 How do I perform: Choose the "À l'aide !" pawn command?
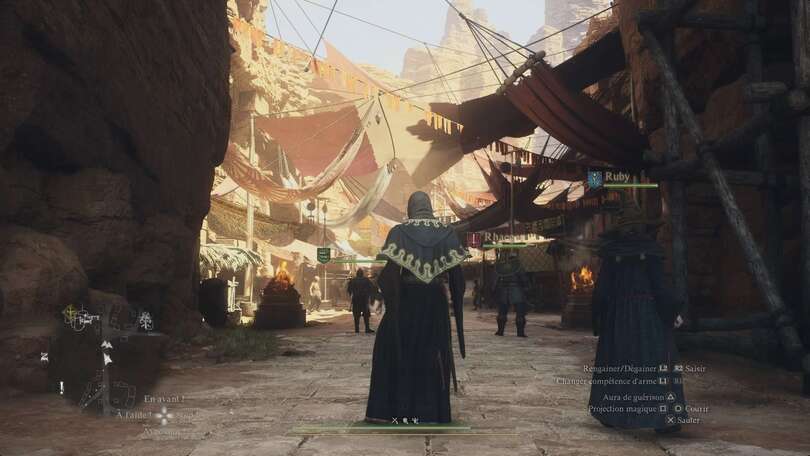(x=132, y=415)
